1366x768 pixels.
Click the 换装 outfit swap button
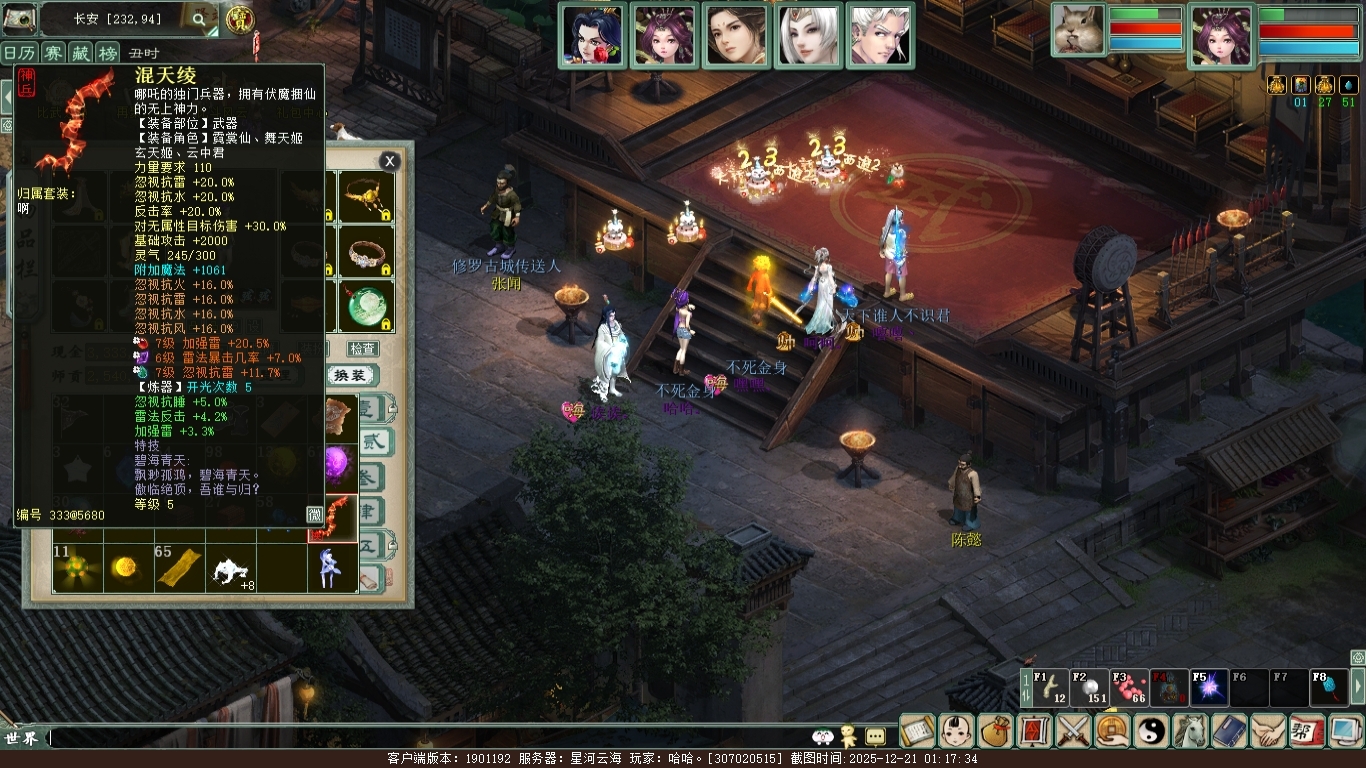[354, 375]
